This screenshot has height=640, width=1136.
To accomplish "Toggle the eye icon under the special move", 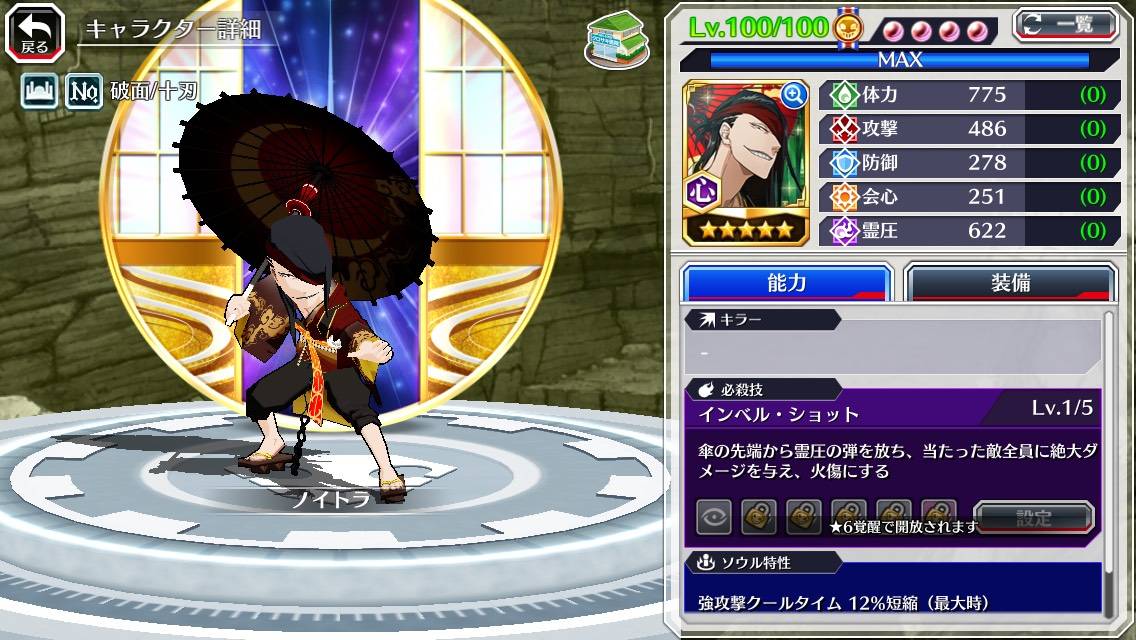I will pyautogui.click(x=714, y=517).
